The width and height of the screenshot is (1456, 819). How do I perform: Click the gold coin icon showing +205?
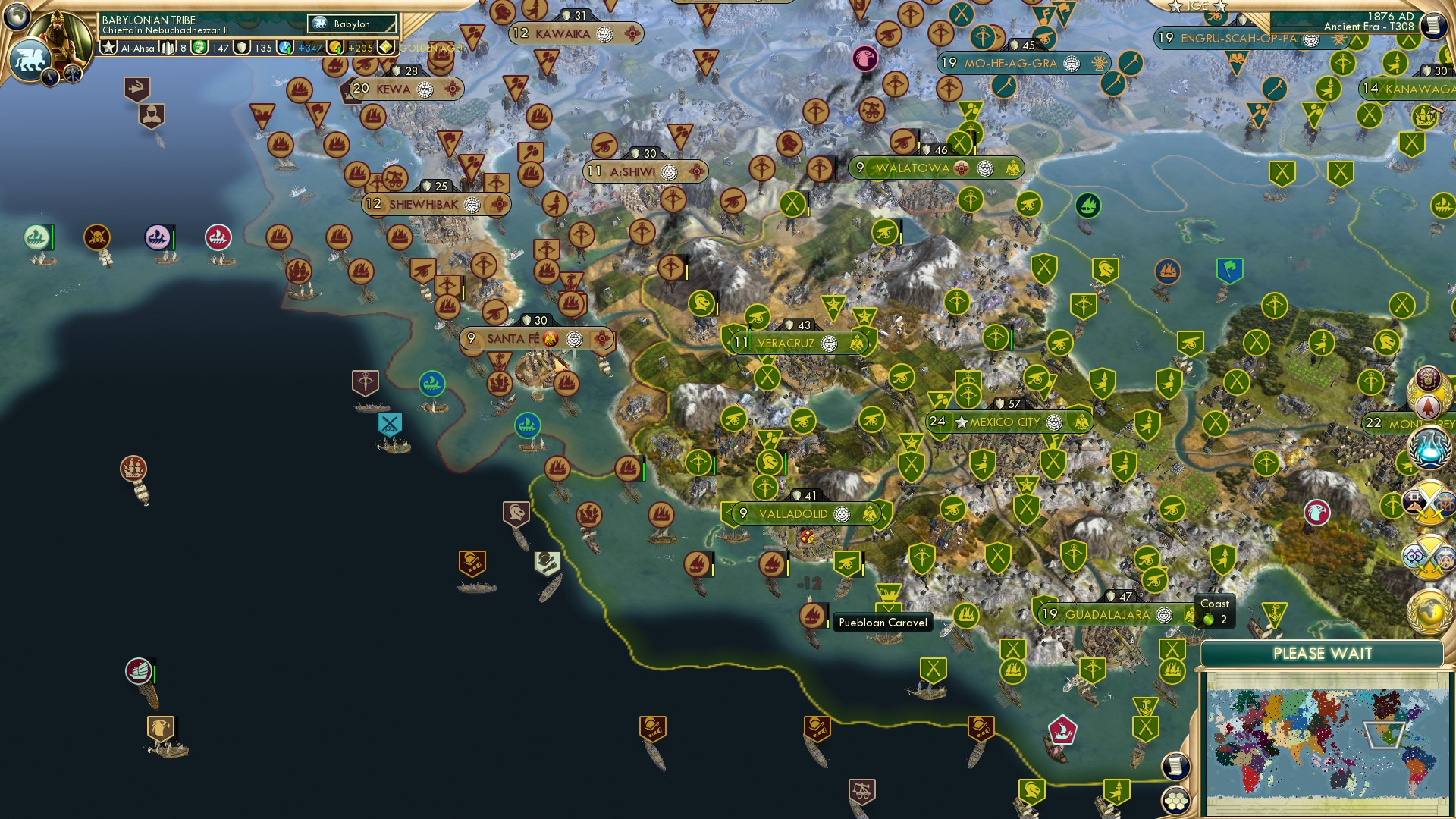pos(335,48)
